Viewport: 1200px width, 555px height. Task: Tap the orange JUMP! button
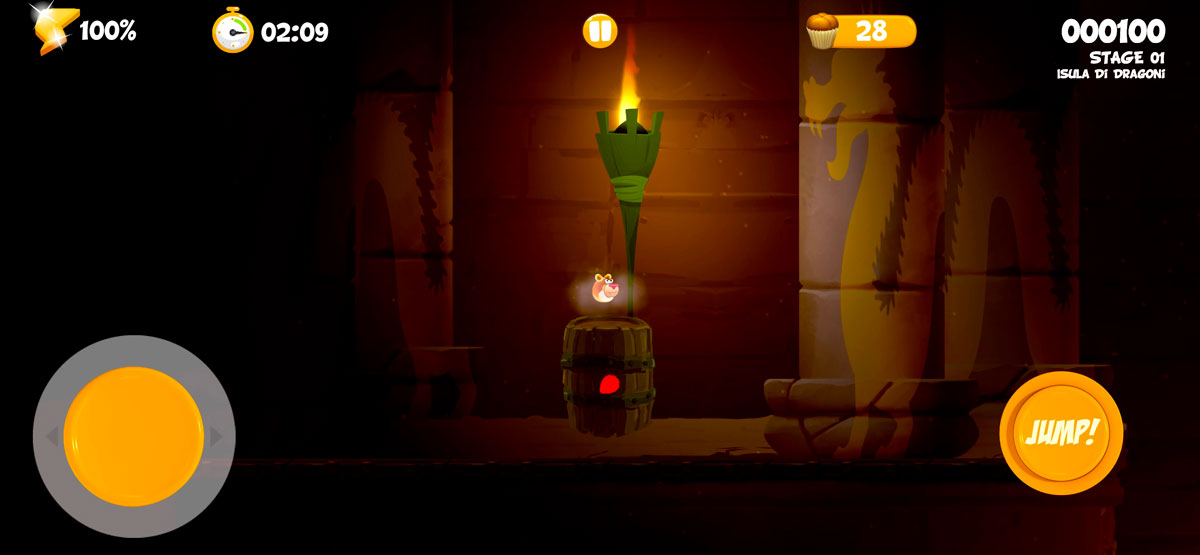click(1061, 433)
